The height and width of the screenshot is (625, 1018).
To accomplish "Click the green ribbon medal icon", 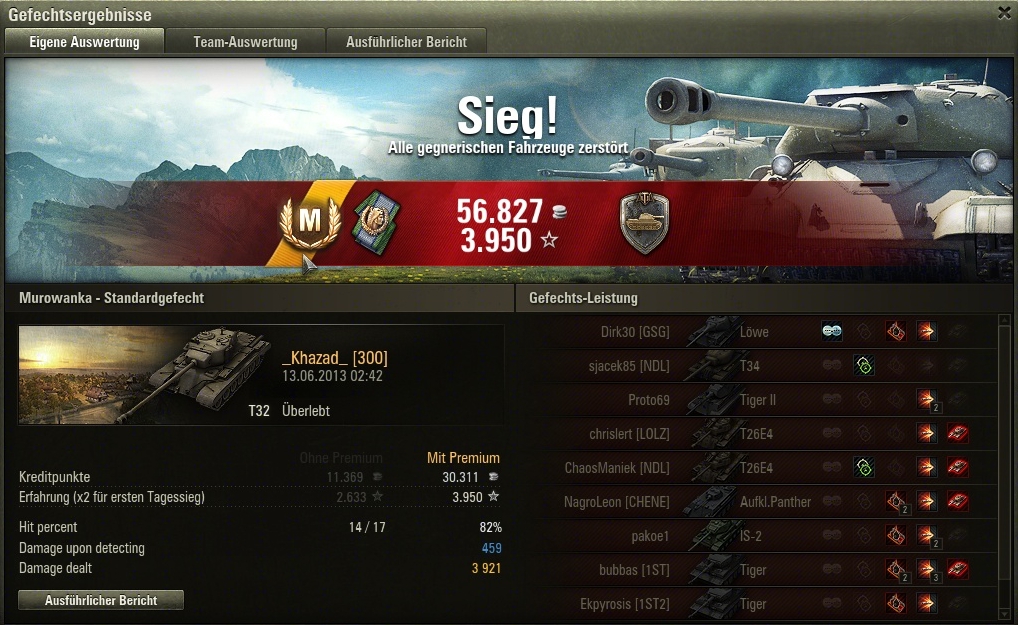I will (378, 222).
